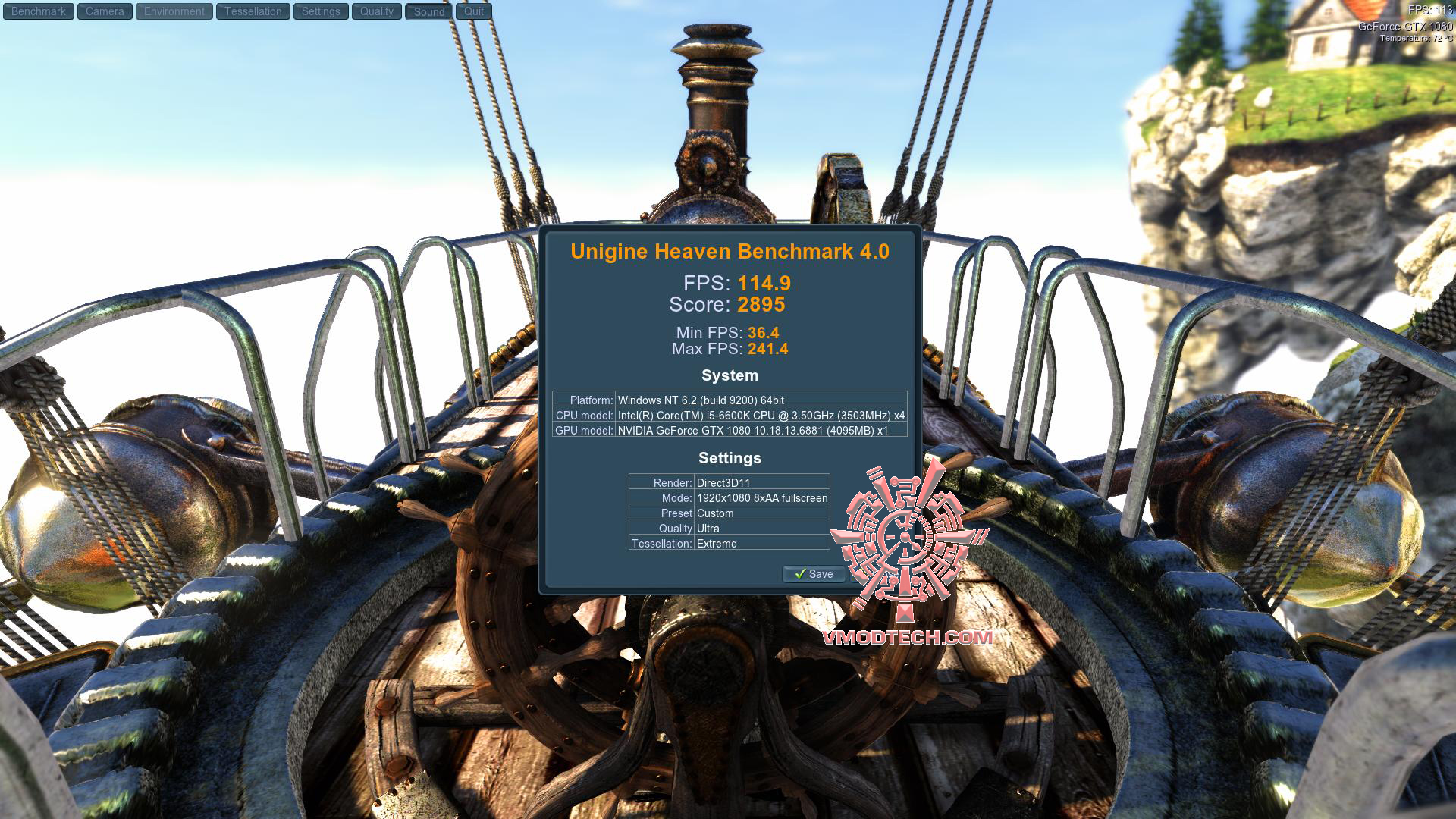
Task: Save the benchmark results
Action: point(814,574)
